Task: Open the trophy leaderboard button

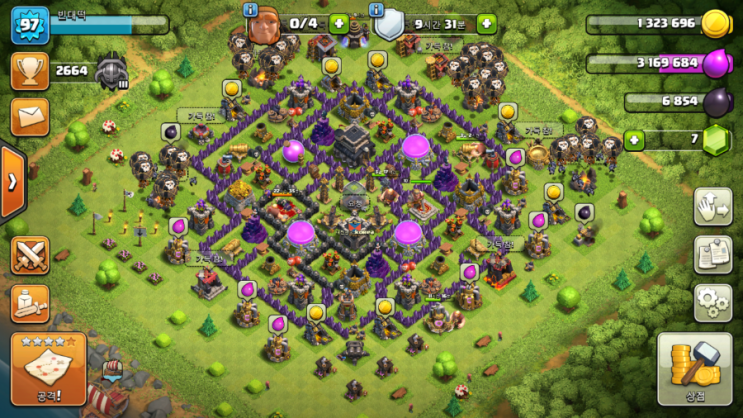Action: pos(30,71)
